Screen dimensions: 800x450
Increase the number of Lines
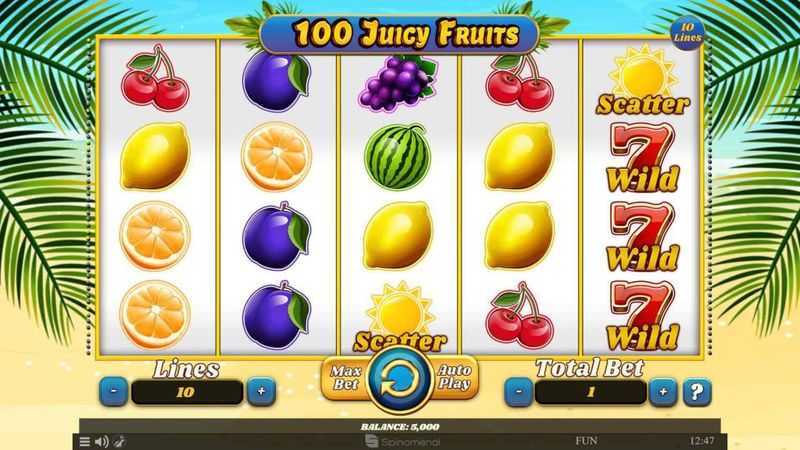(261, 392)
